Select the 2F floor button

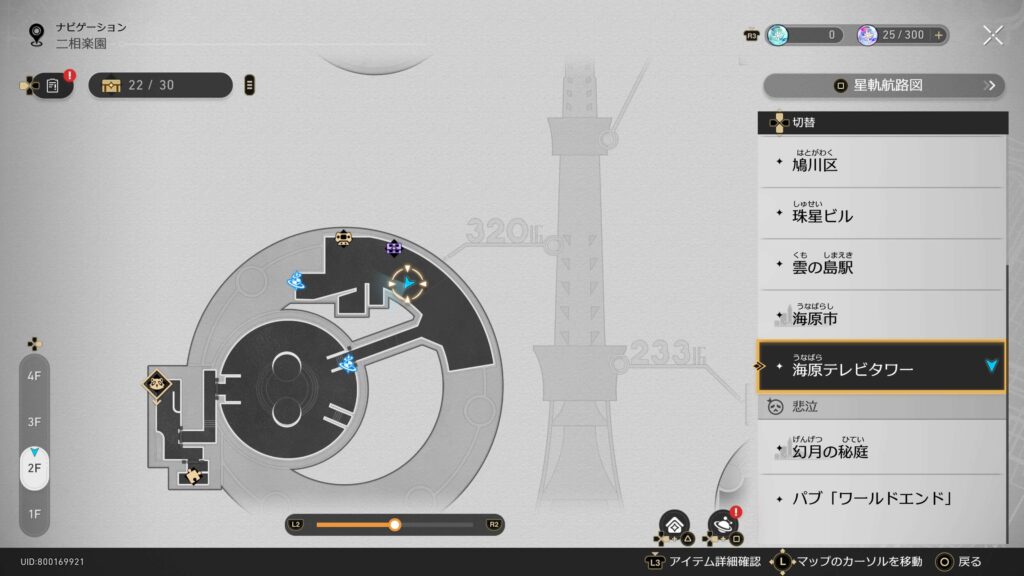coord(34,467)
